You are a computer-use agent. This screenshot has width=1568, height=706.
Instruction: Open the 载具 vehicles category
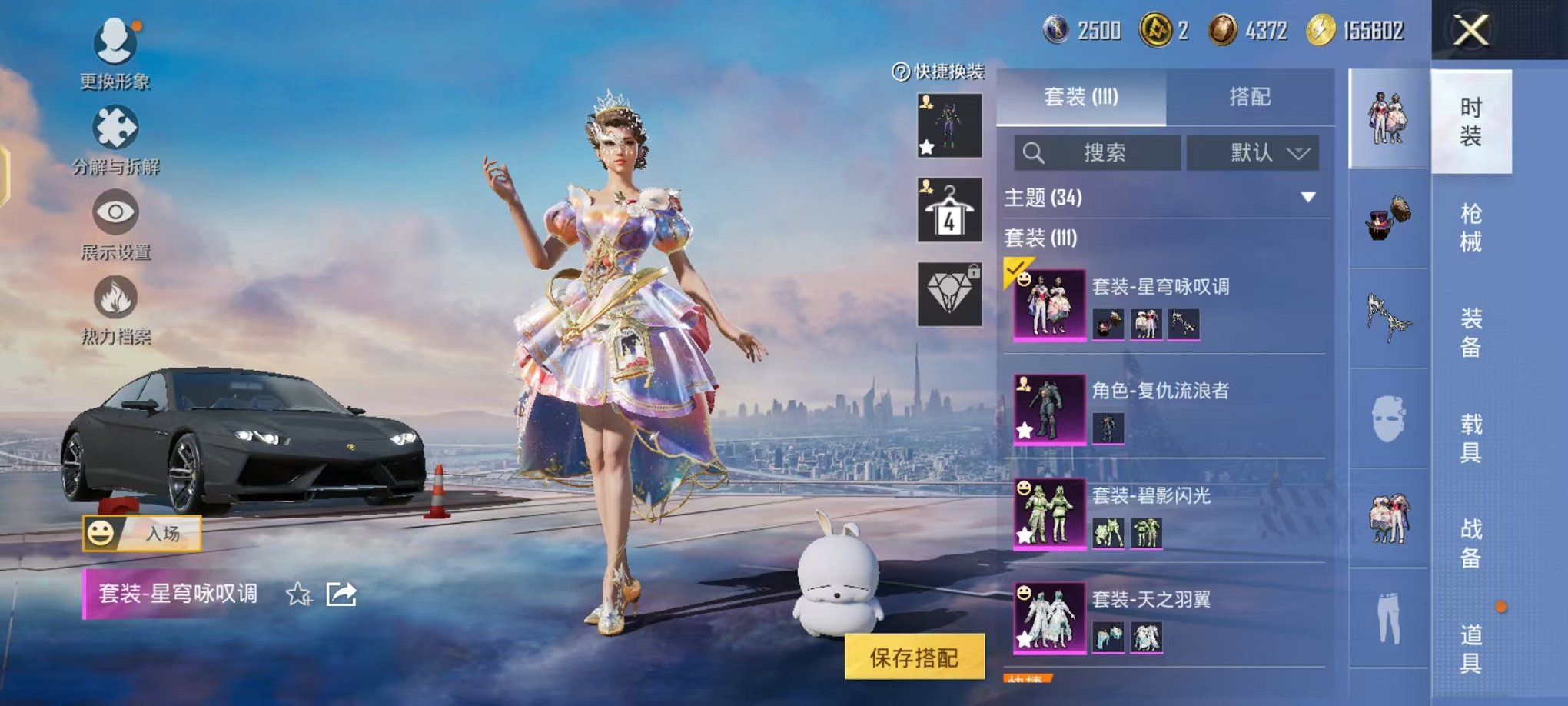click(1470, 438)
